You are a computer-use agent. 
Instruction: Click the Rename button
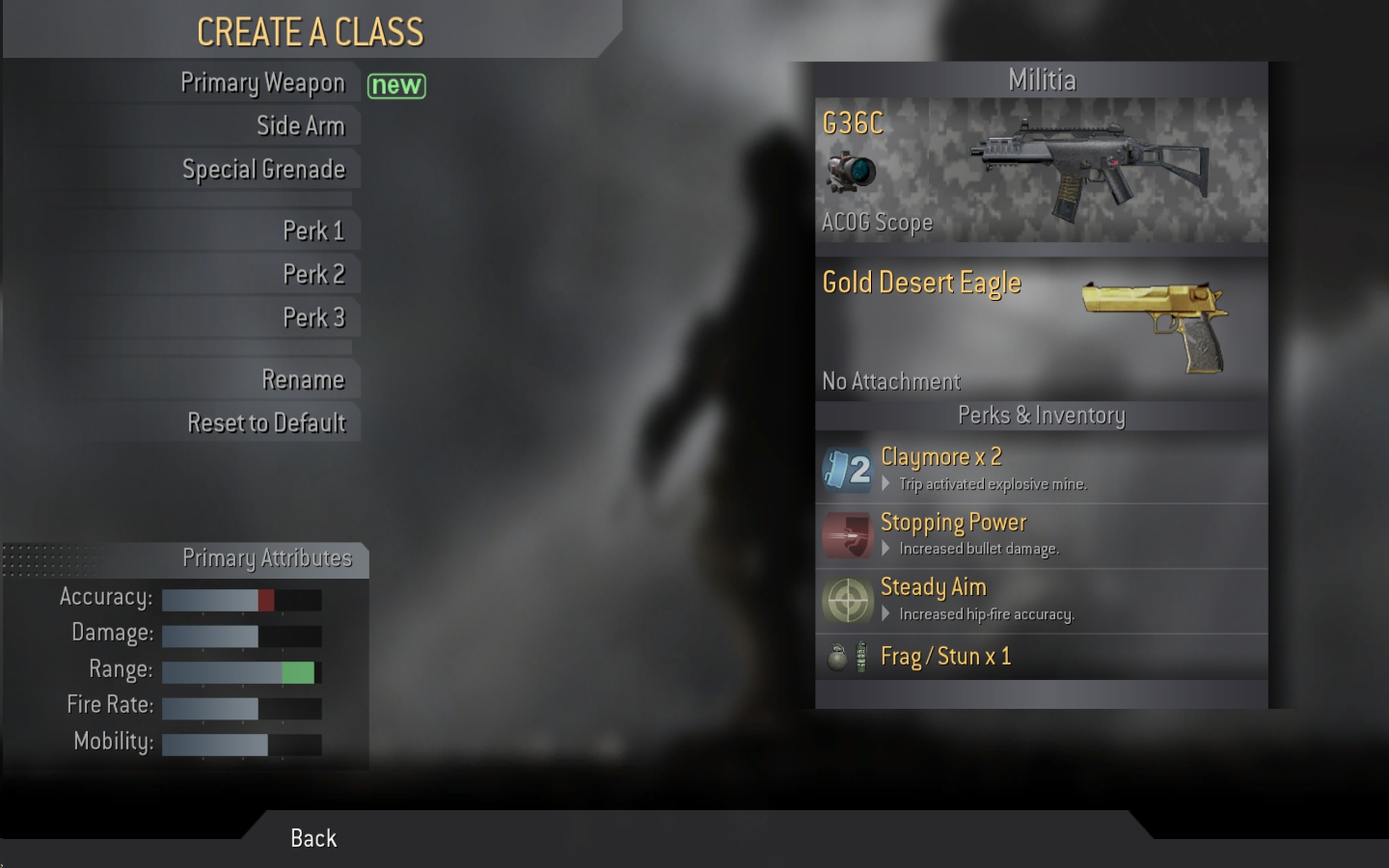click(304, 379)
